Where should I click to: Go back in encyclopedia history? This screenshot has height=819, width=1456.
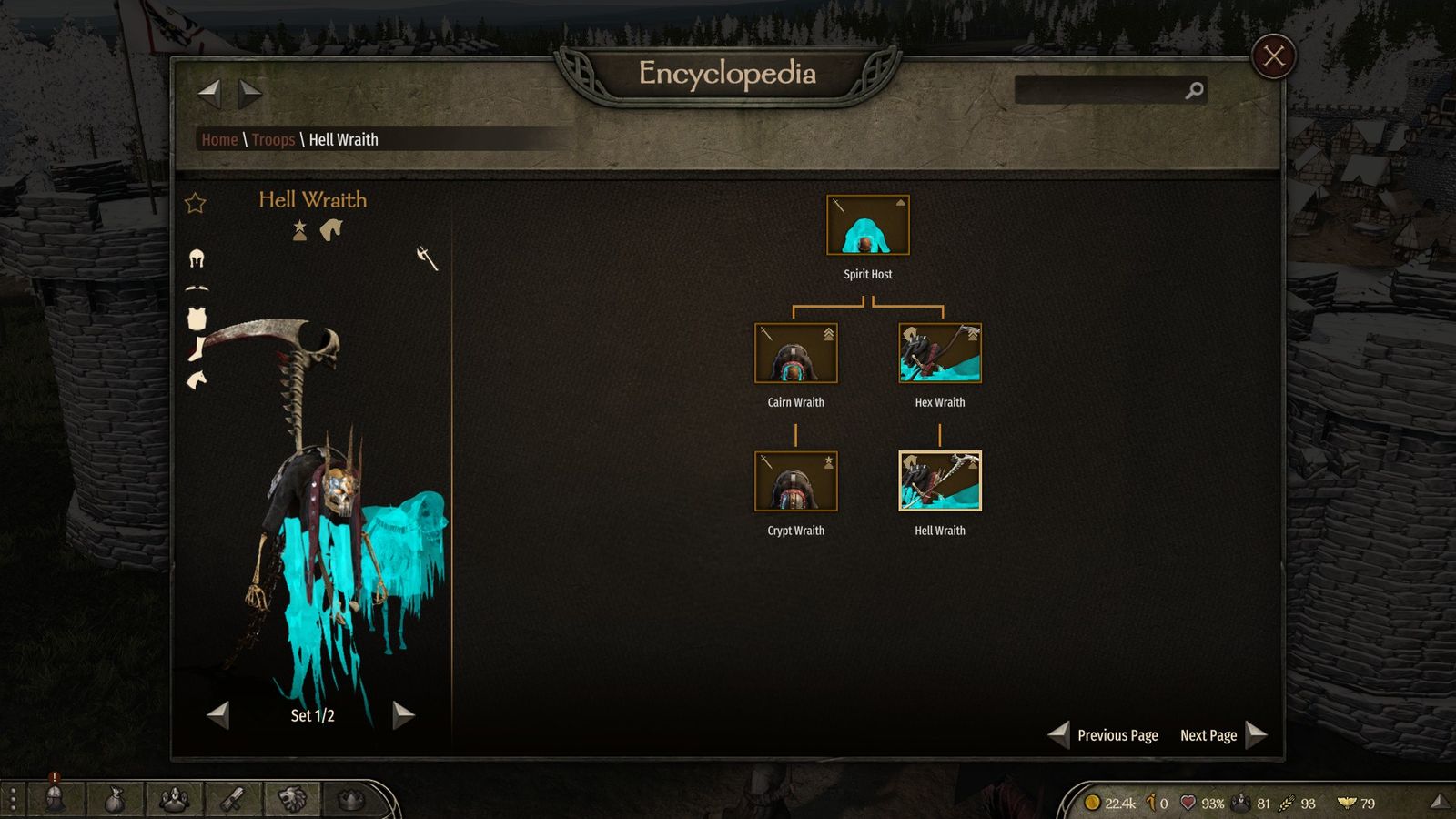point(209,92)
